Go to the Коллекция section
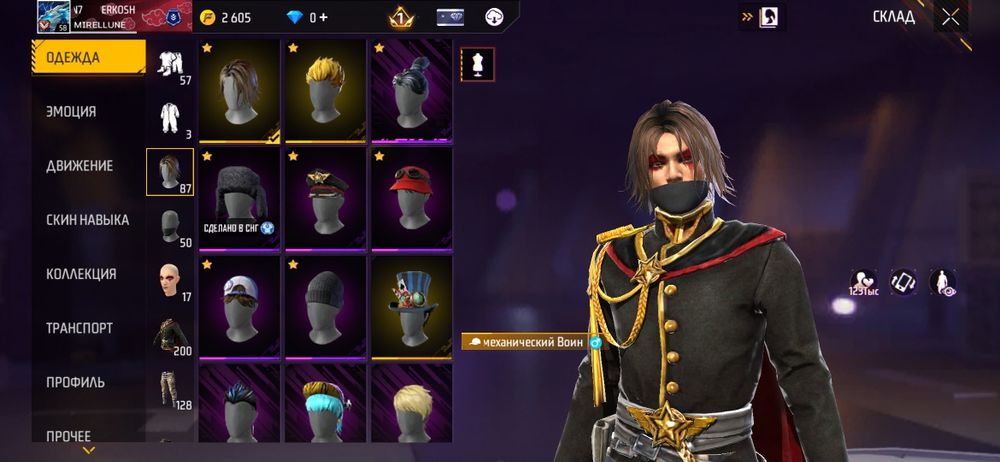The width and height of the screenshot is (1000, 462). pyautogui.click(x=81, y=274)
